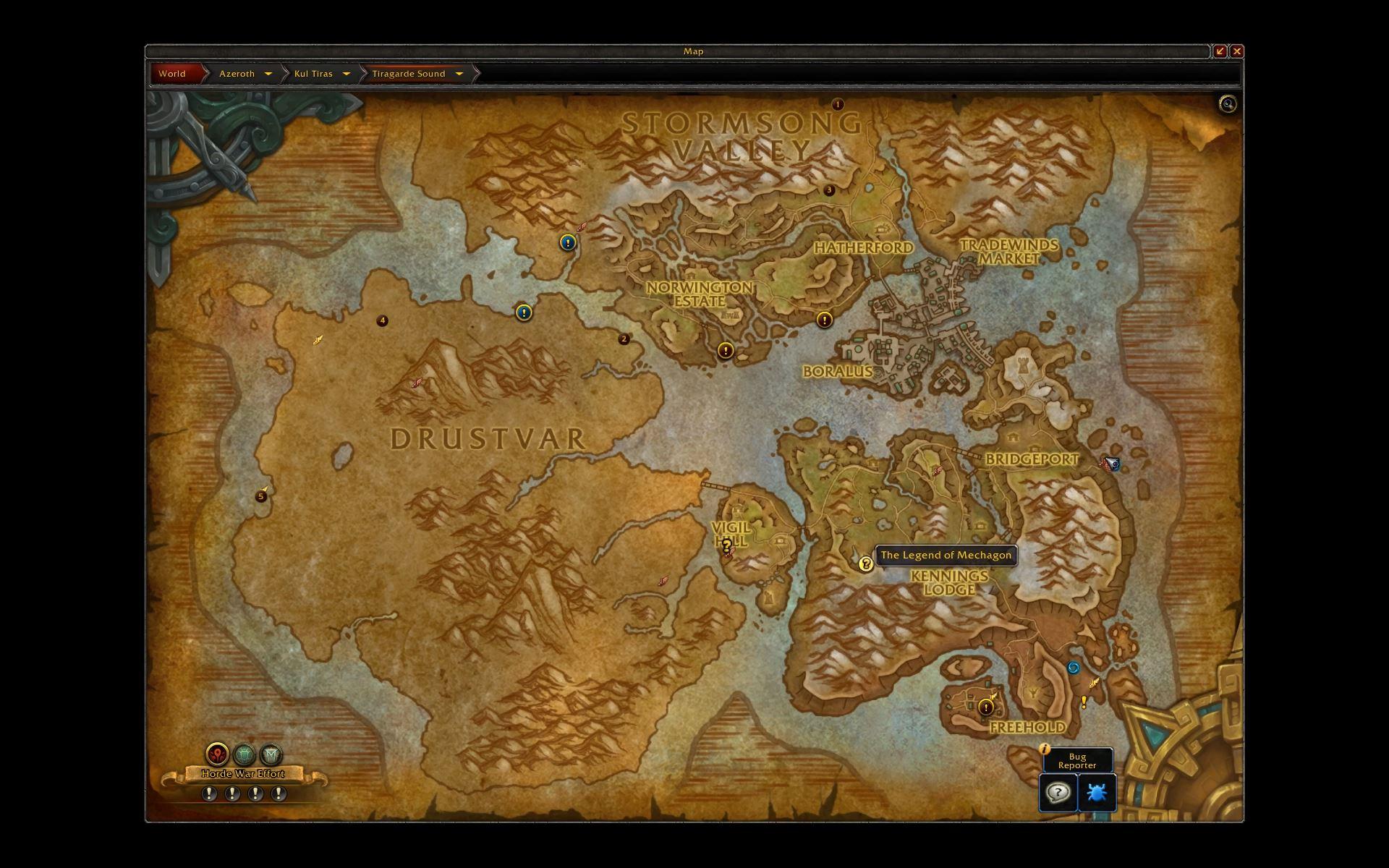Click the Tiragarde Sound breadcrumb
Screen dimensions: 1389x868
point(408,74)
